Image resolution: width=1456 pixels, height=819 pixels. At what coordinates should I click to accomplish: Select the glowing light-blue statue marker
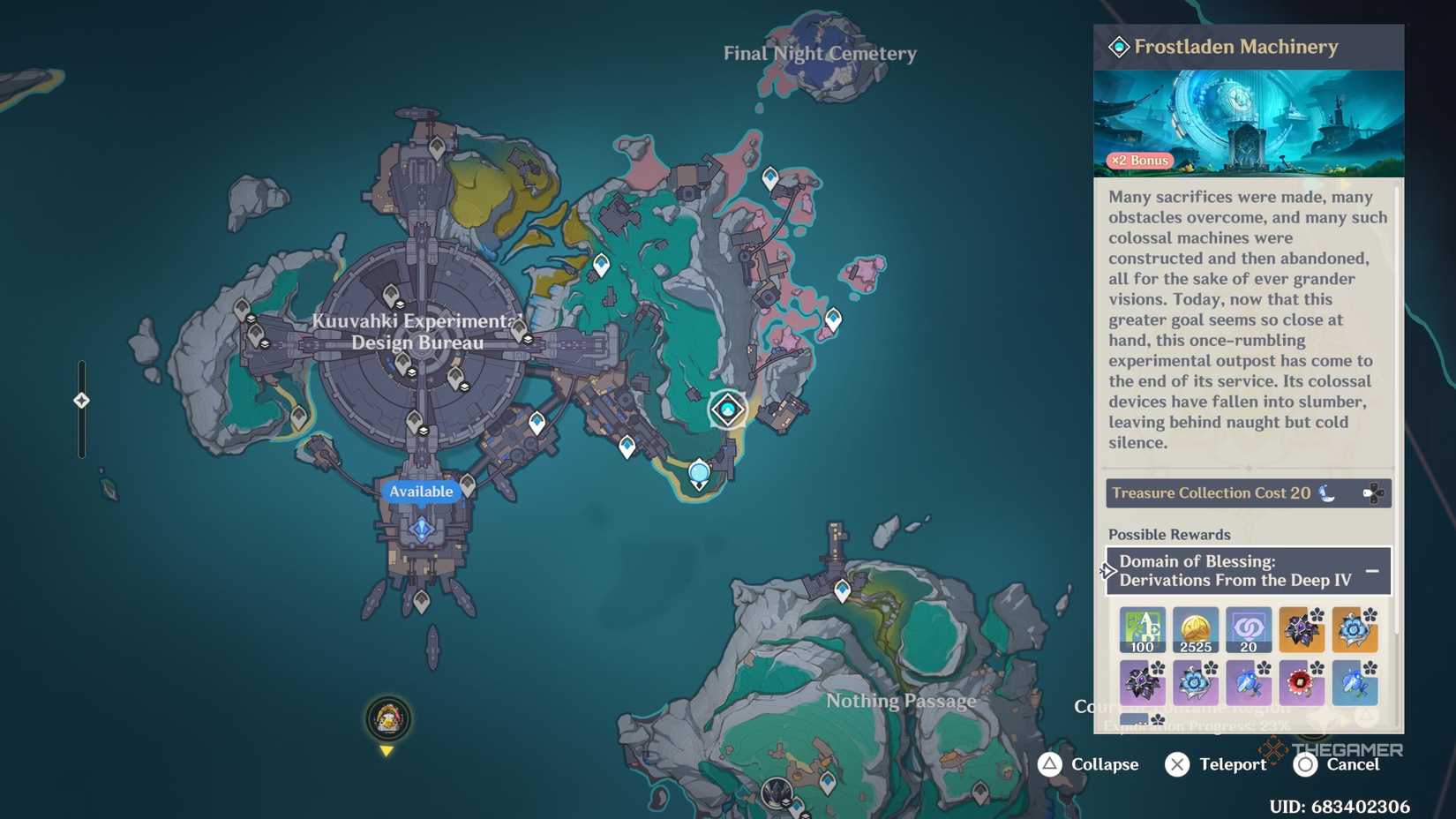click(x=699, y=472)
